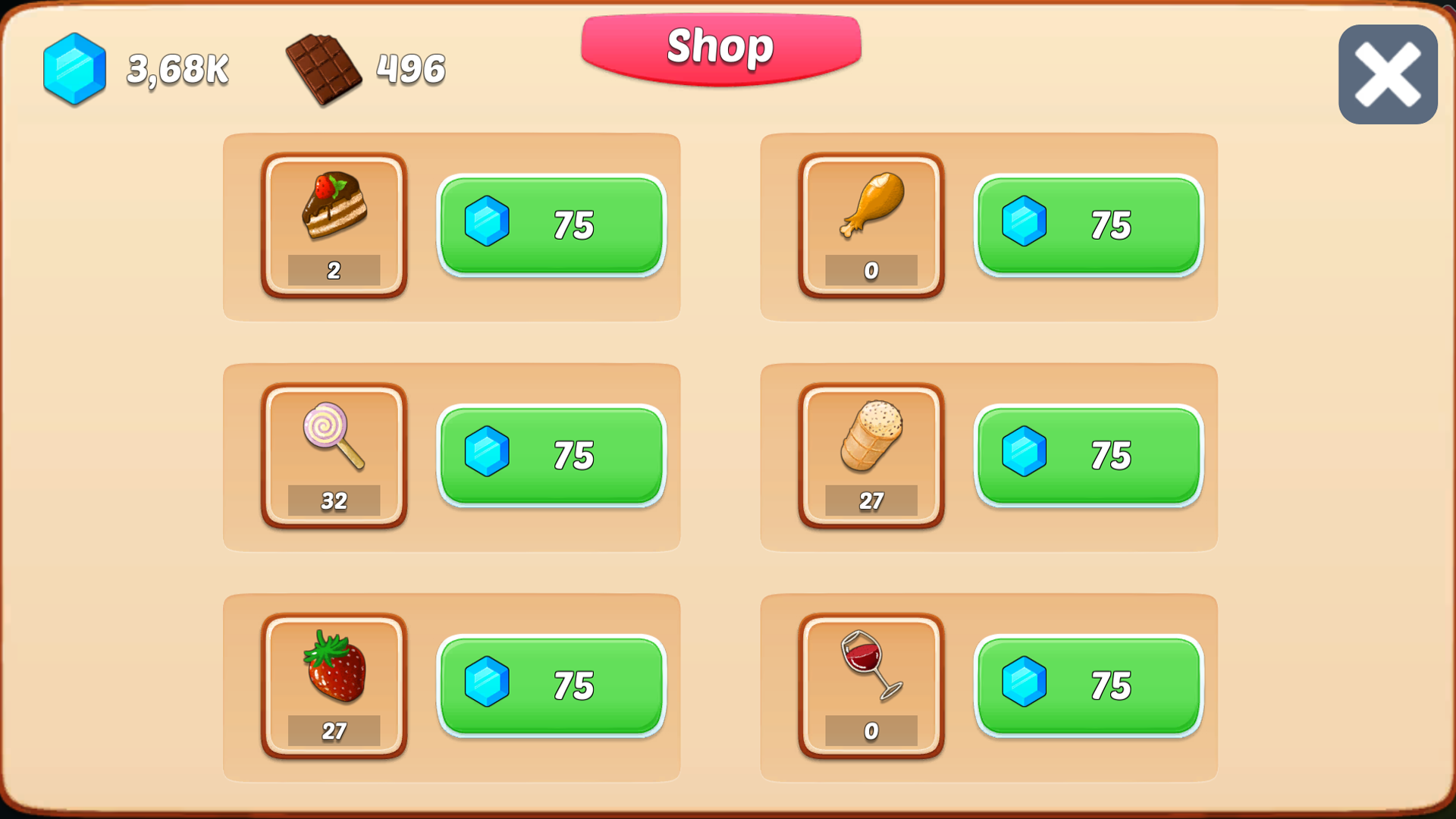Buy the wine glass for 75 gems

[1088, 685]
